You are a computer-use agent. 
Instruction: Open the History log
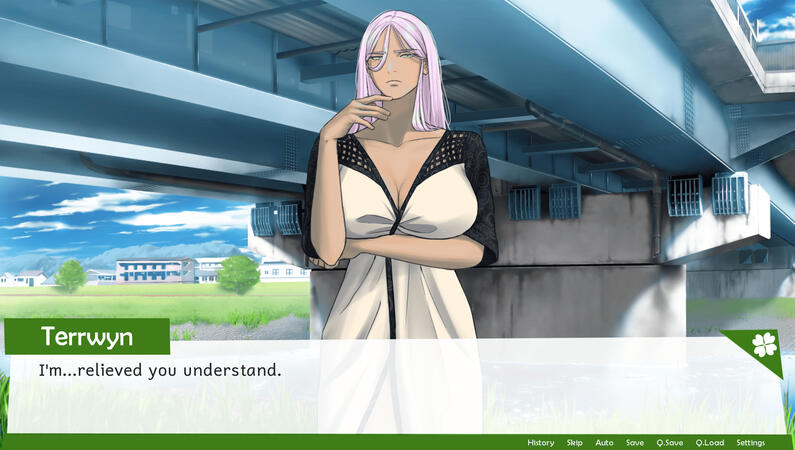tap(540, 443)
